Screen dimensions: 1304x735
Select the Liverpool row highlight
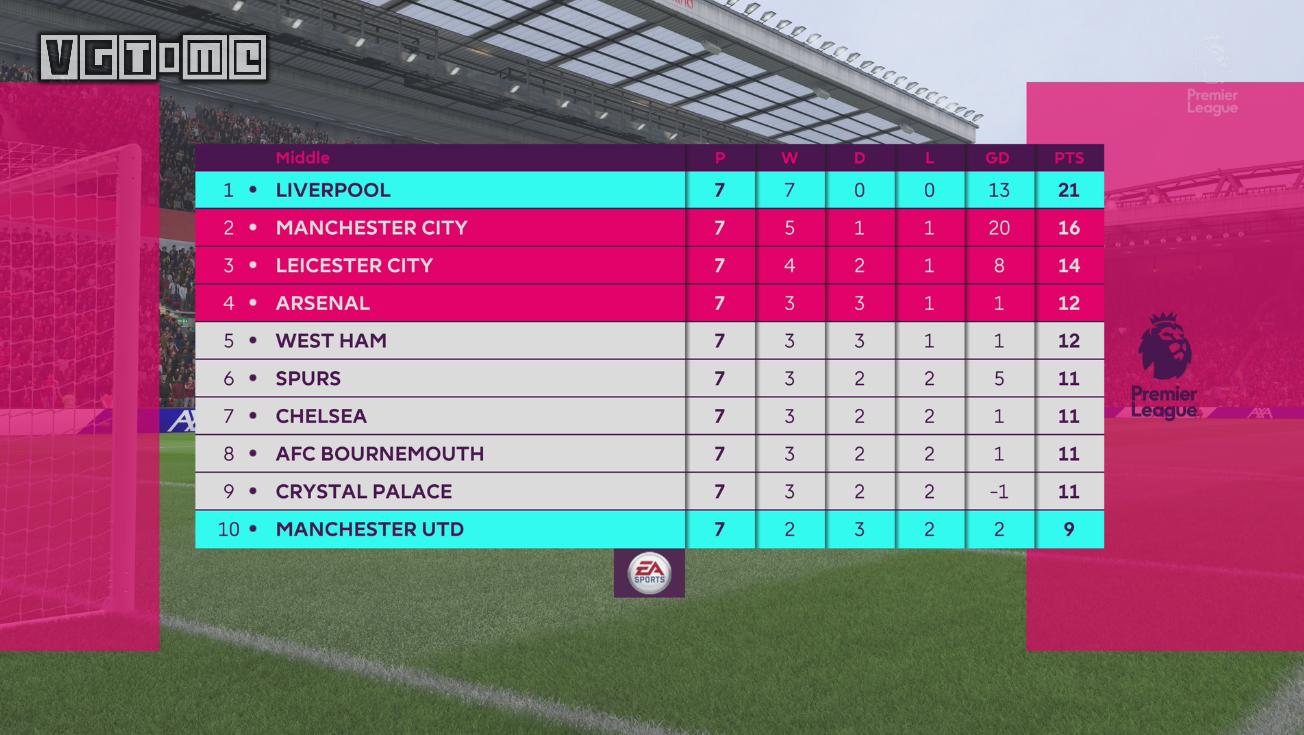coord(440,189)
